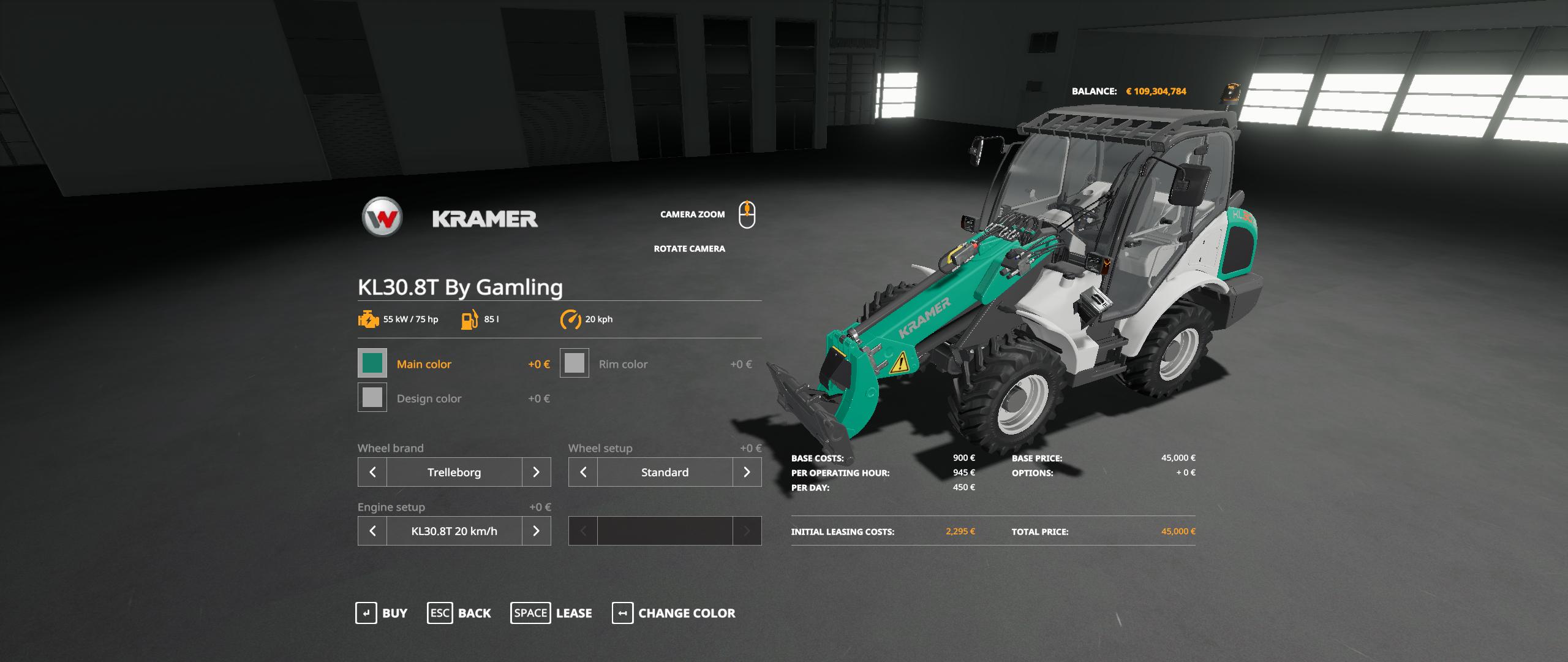Cycle to next Wheel setup after Standard
Image resolution: width=1568 pixels, height=662 pixels.
pyautogui.click(x=747, y=472)
